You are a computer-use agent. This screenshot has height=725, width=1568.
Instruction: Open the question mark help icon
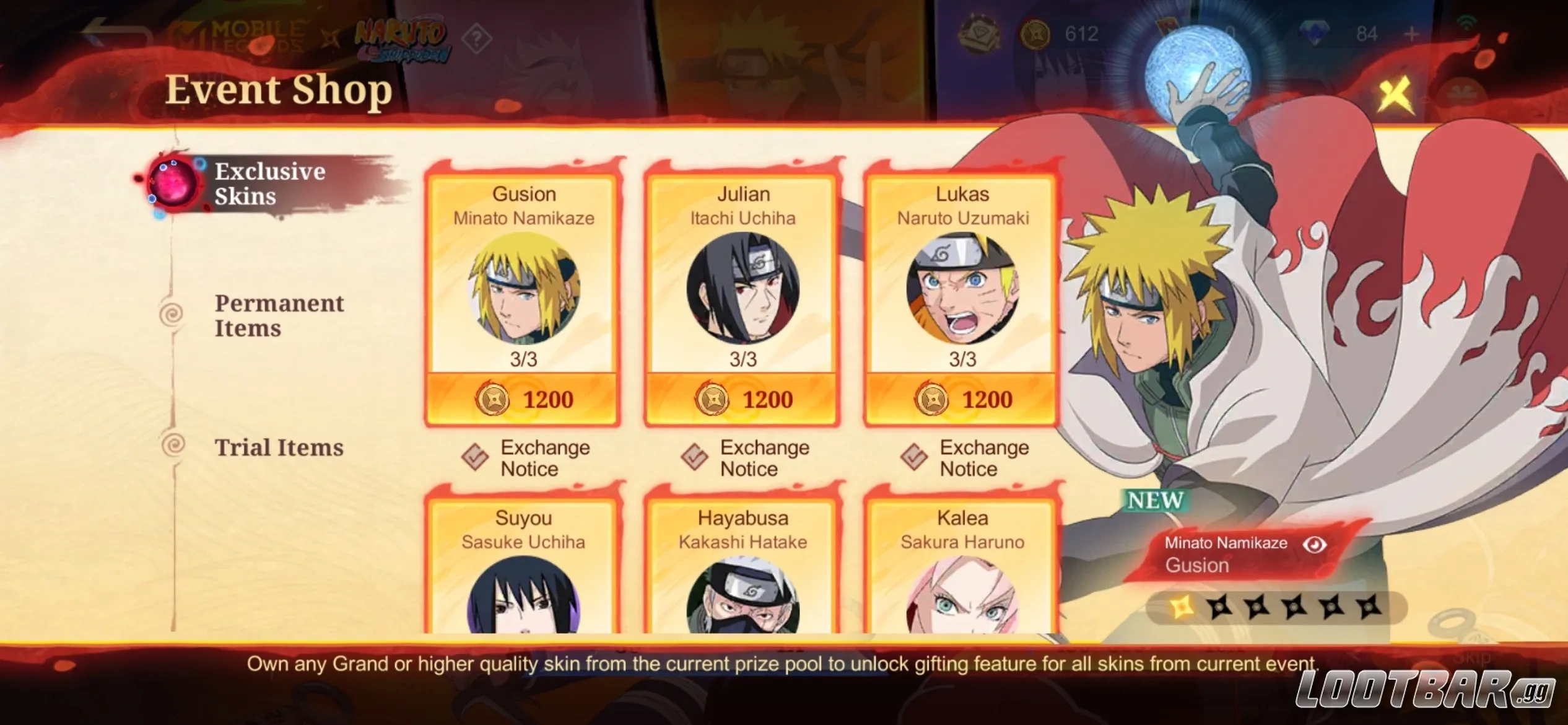[x=476, y=38]
